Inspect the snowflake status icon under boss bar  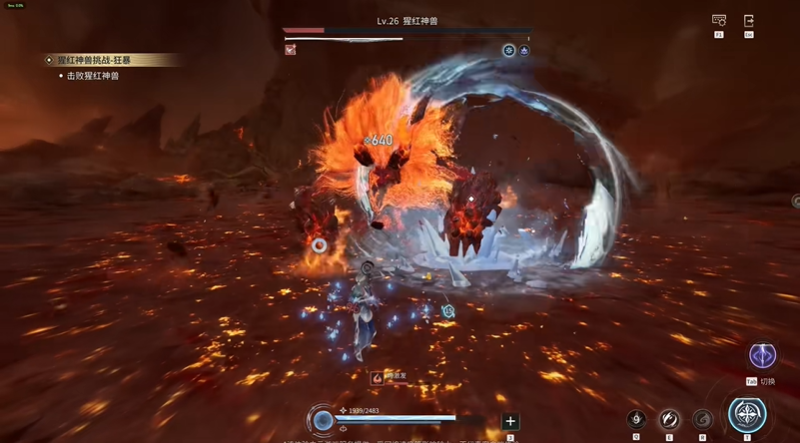pyautogui.click(x=508, y=50)
